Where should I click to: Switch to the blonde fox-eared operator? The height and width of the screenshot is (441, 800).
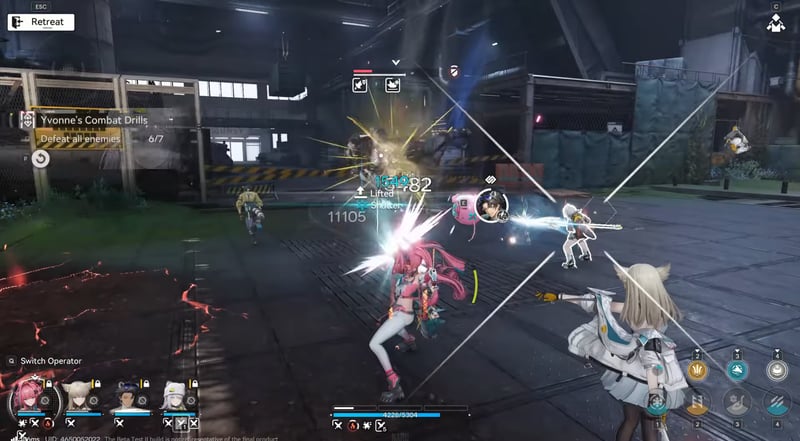point(78,397)
